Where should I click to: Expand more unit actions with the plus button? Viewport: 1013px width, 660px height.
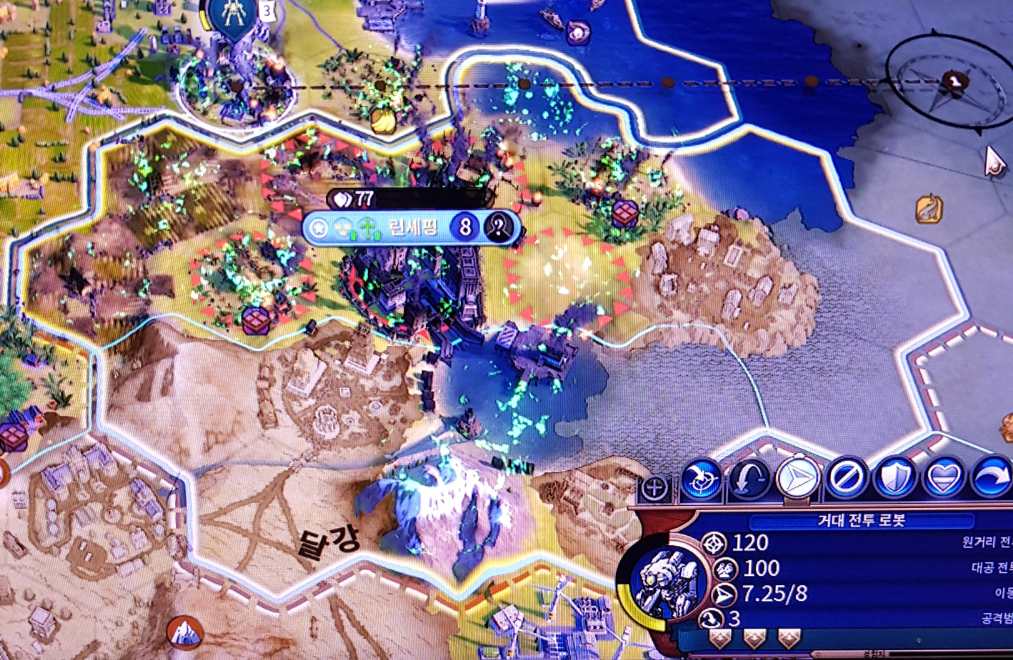coord(655,488)
